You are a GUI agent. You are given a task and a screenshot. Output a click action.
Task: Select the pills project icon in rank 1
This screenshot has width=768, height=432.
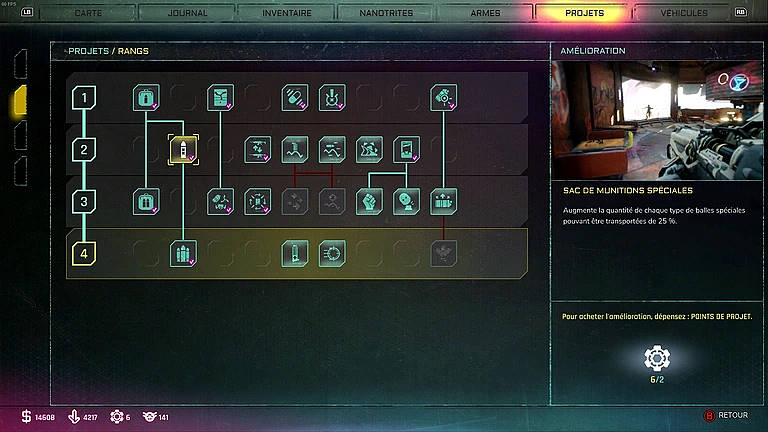click(x=294, y=97)
